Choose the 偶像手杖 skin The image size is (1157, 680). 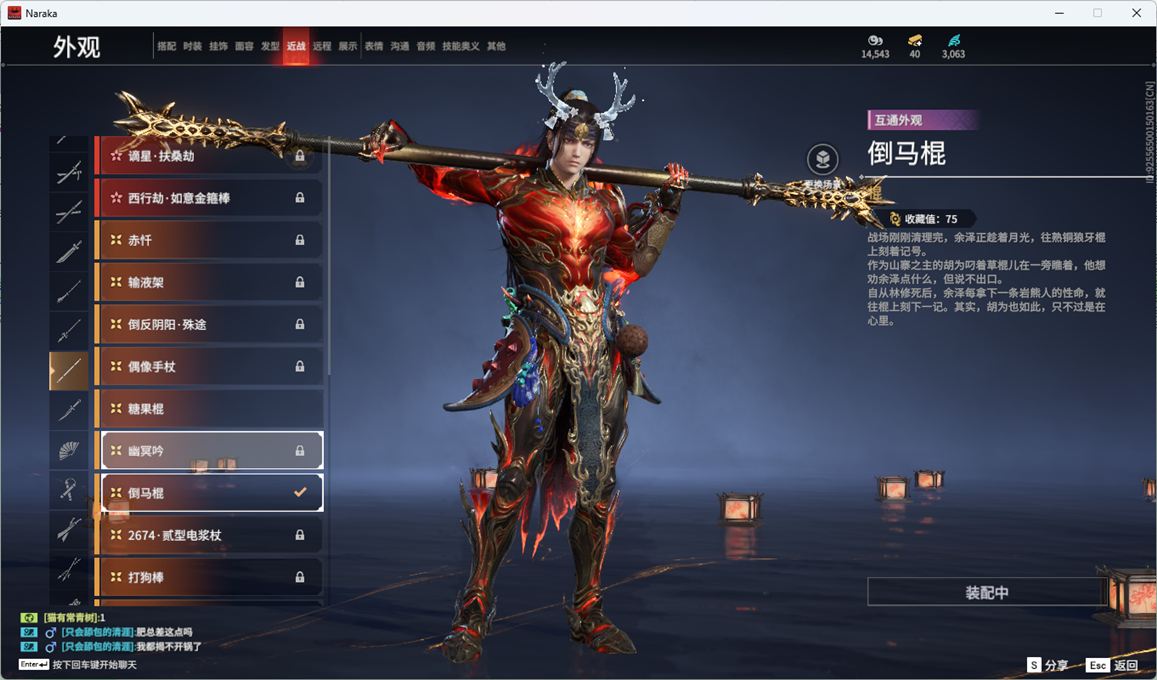[x=209, y=367]
